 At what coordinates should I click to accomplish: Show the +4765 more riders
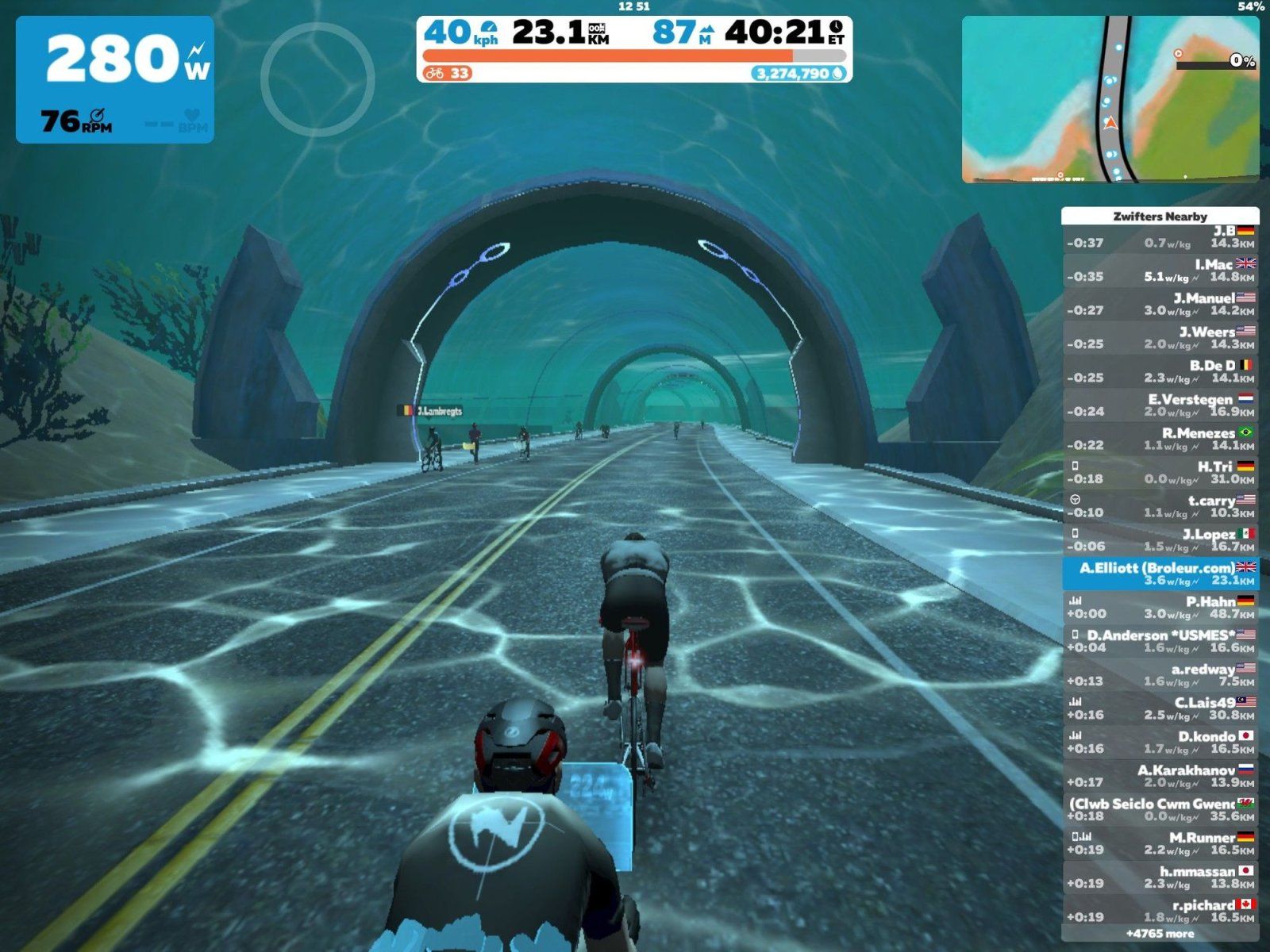tap(1160, 934)
